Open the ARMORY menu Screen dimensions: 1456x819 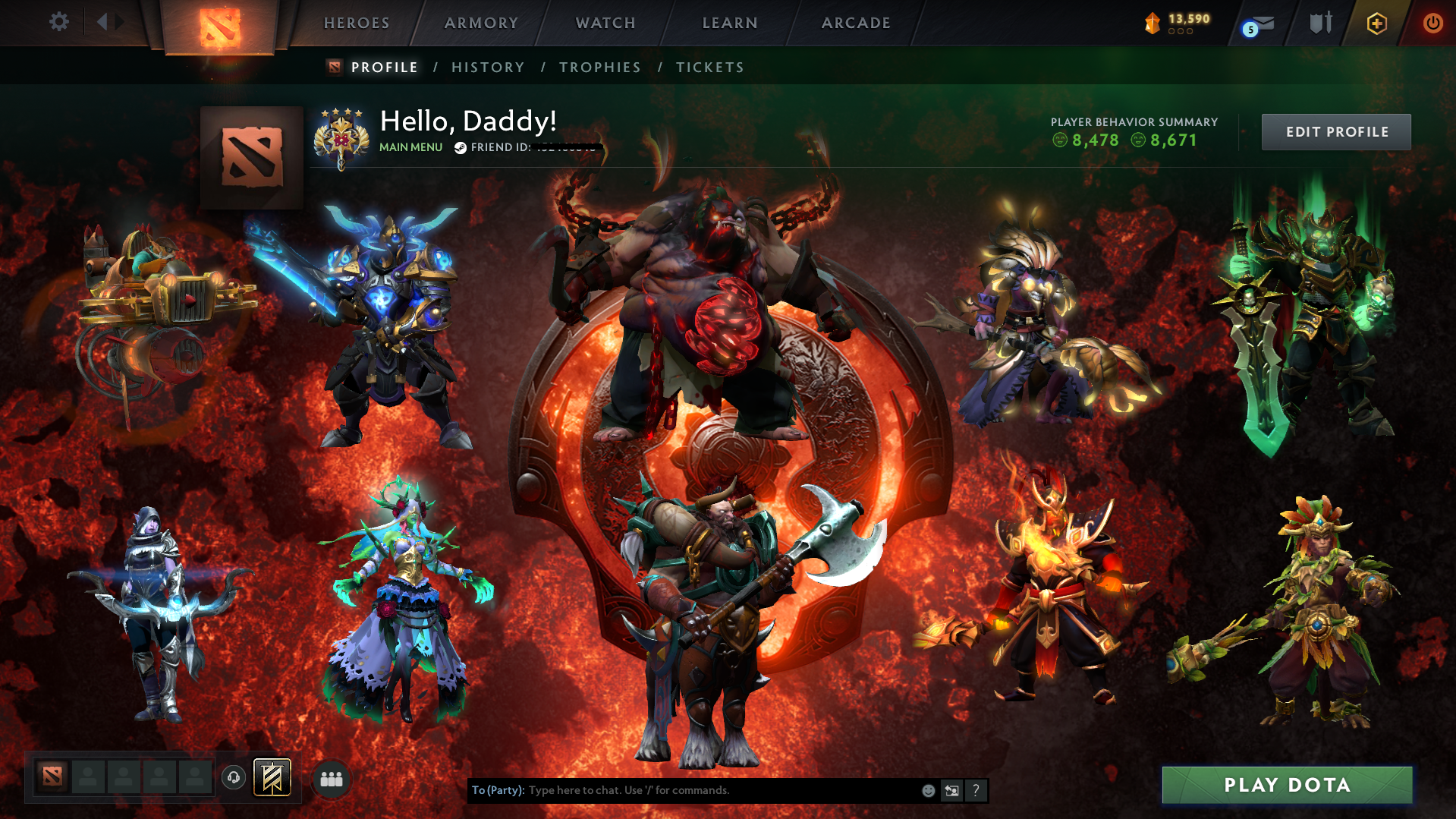pyautogui.click(x=481, y=23)
